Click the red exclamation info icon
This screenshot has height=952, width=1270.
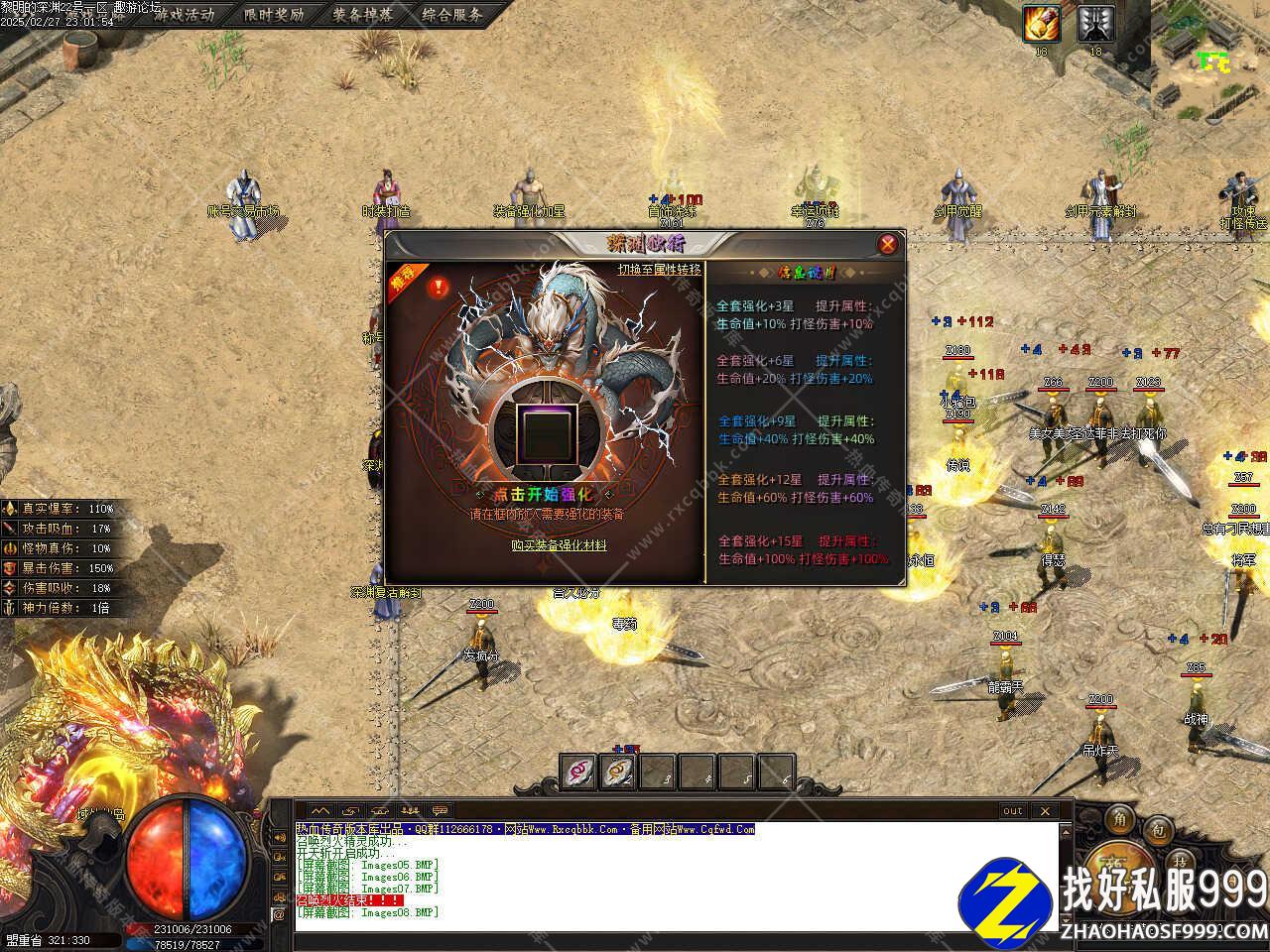[x=438, y=288]
